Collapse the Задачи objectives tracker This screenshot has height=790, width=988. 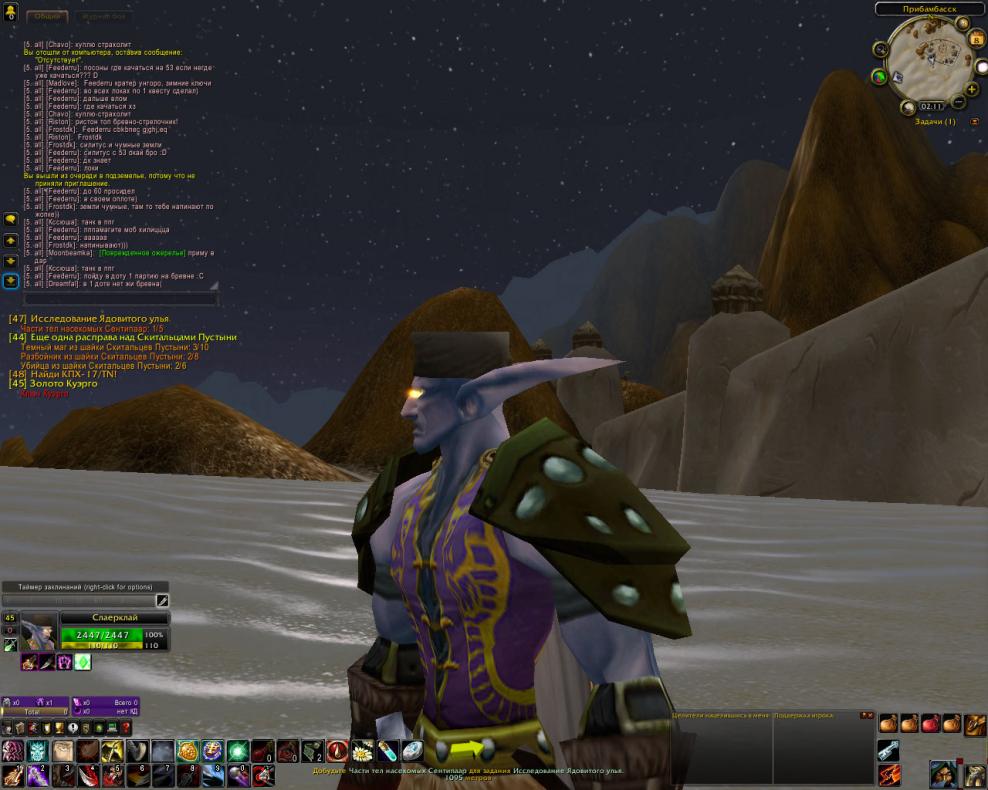(975, 122)
